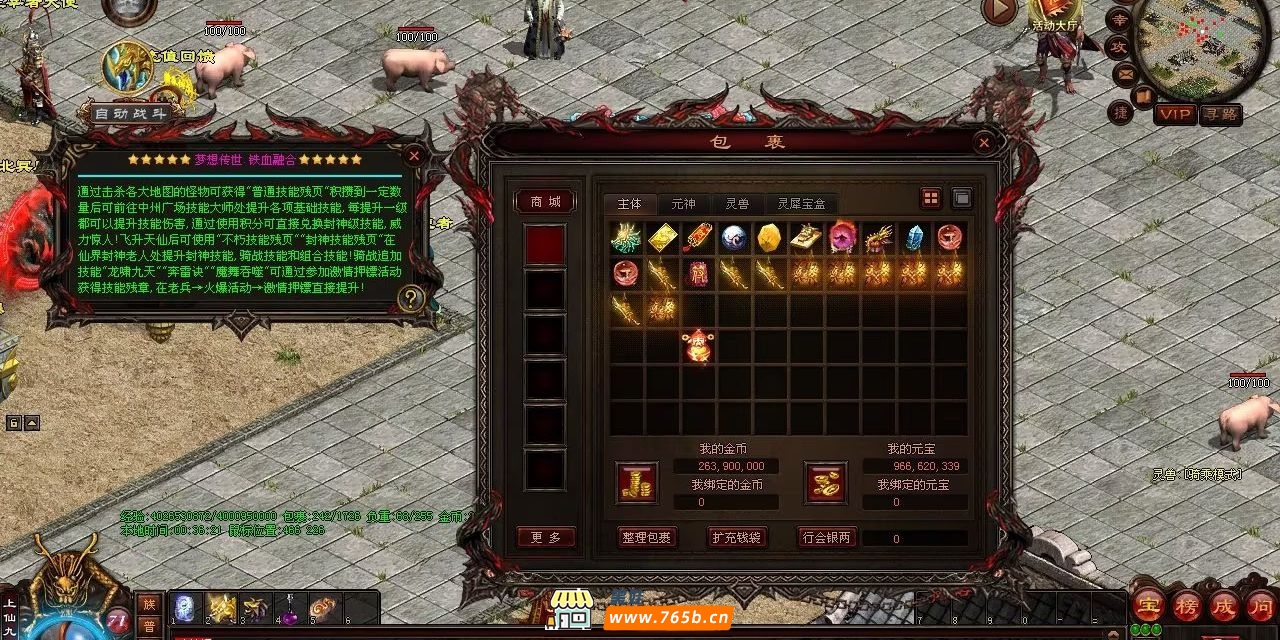Click the 整理包裹 sort button

coord(646,537)
